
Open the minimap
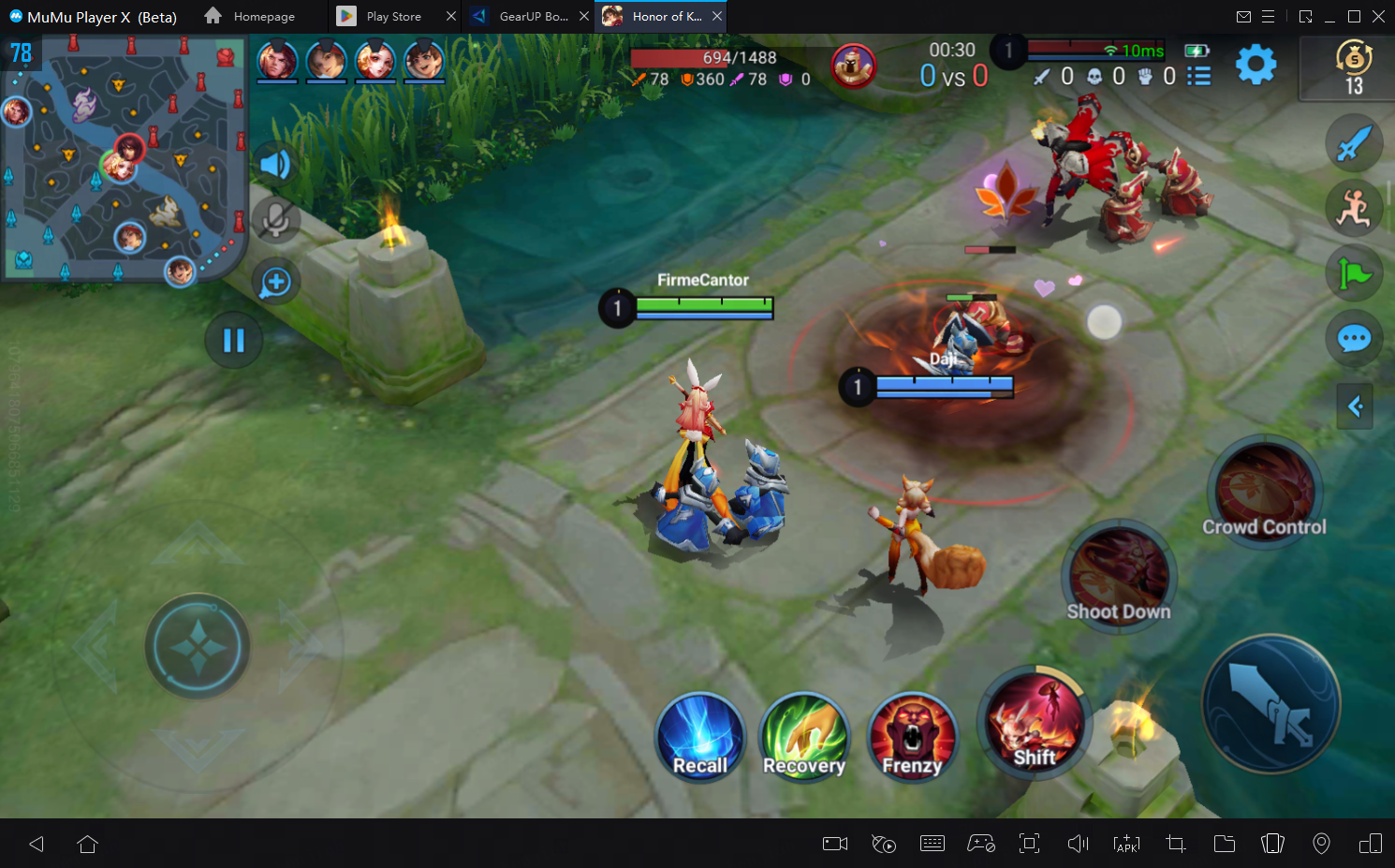tap(124, 157)
